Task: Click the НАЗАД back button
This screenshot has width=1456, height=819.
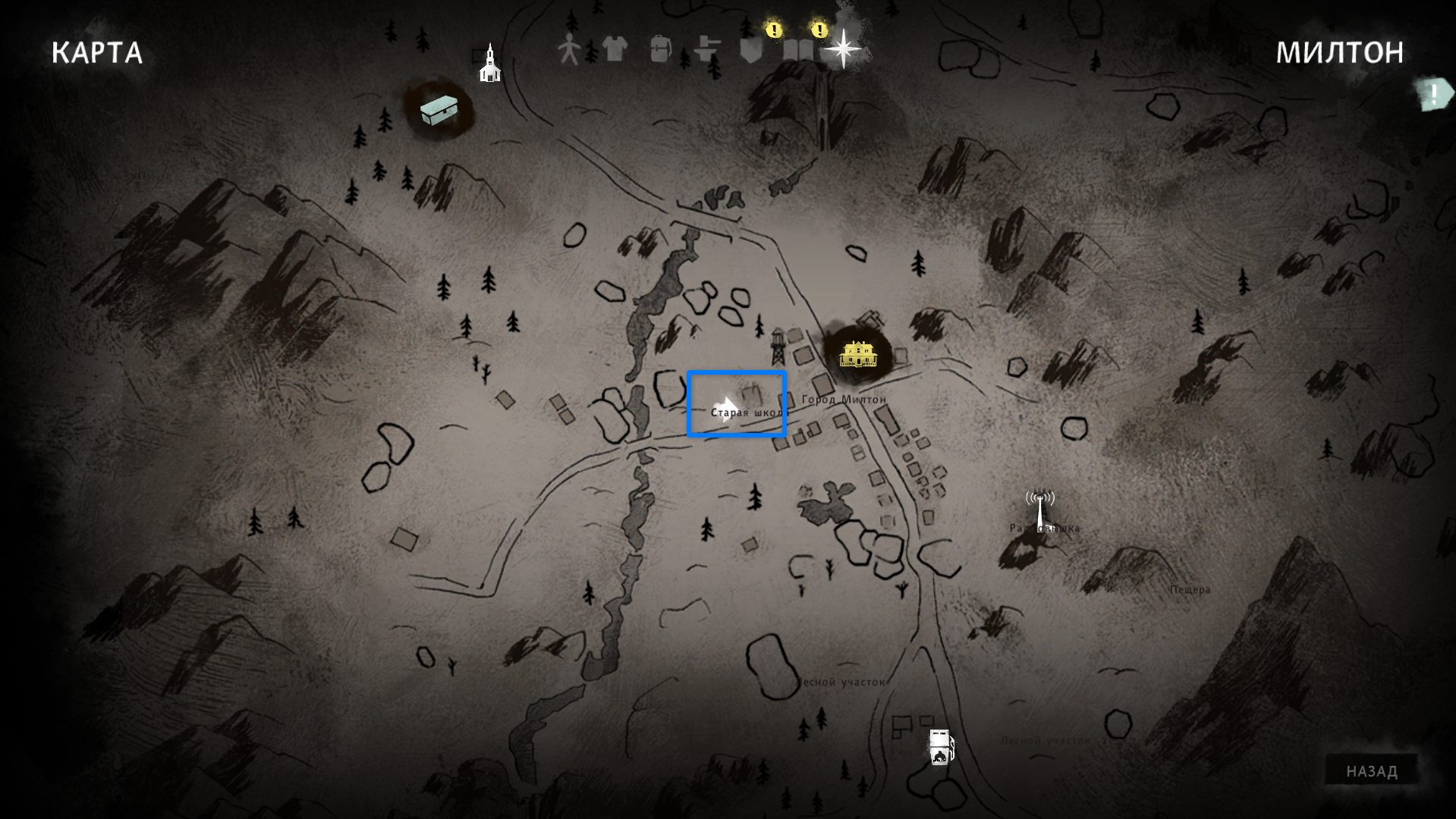Action: click(x=1371, y=771)
